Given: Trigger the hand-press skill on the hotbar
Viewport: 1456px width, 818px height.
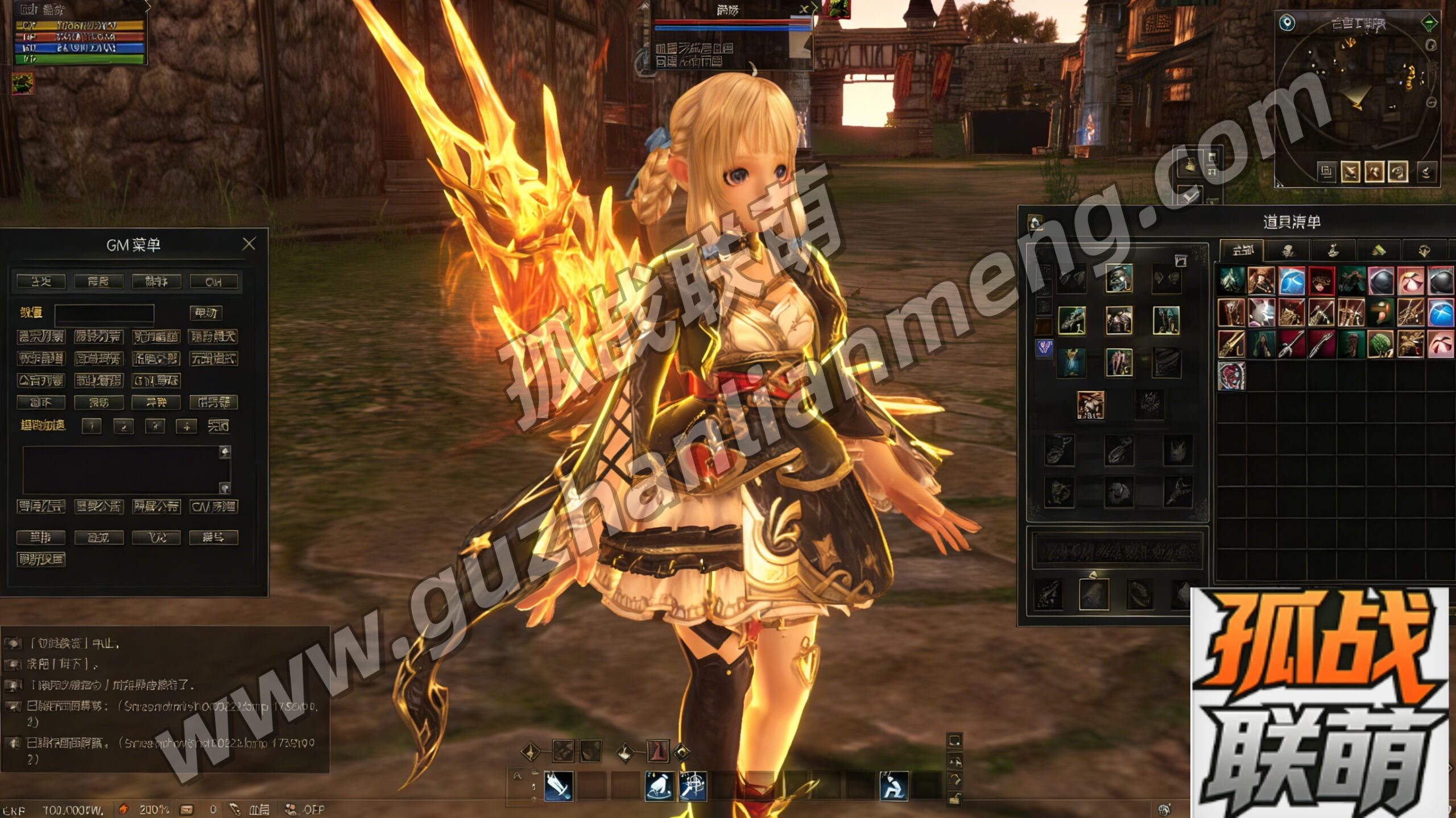Looking at the screenshot, I should coord(659,786).
